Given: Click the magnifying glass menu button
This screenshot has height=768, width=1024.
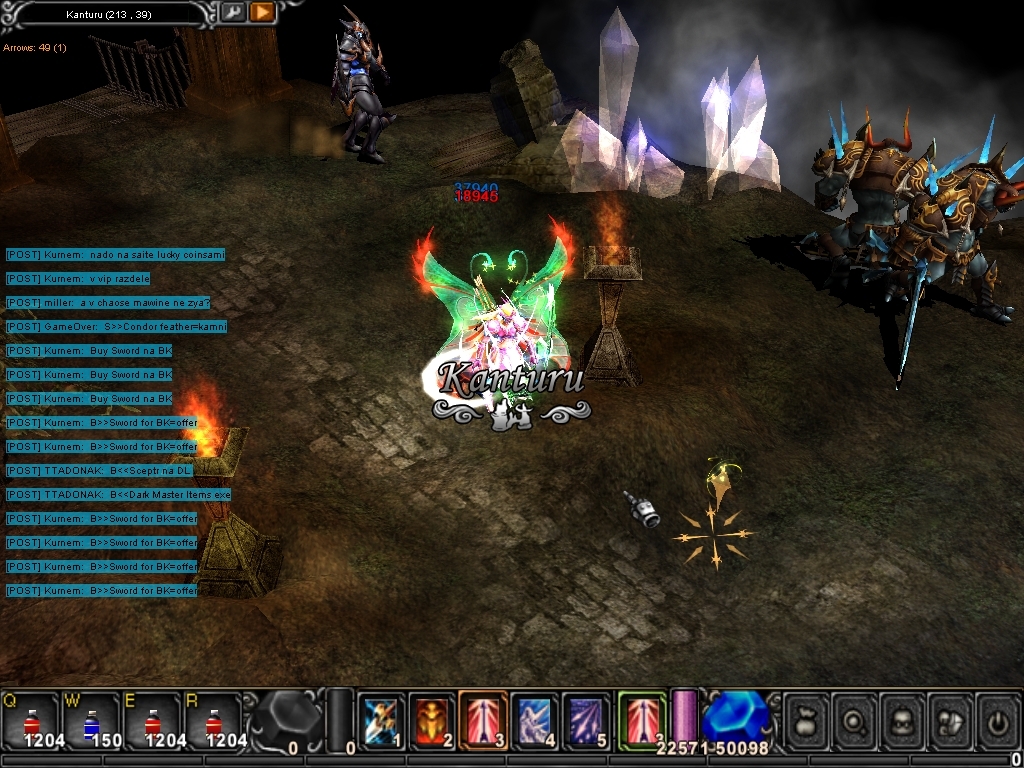Looking at the screenshot, I should click(855, 720).
